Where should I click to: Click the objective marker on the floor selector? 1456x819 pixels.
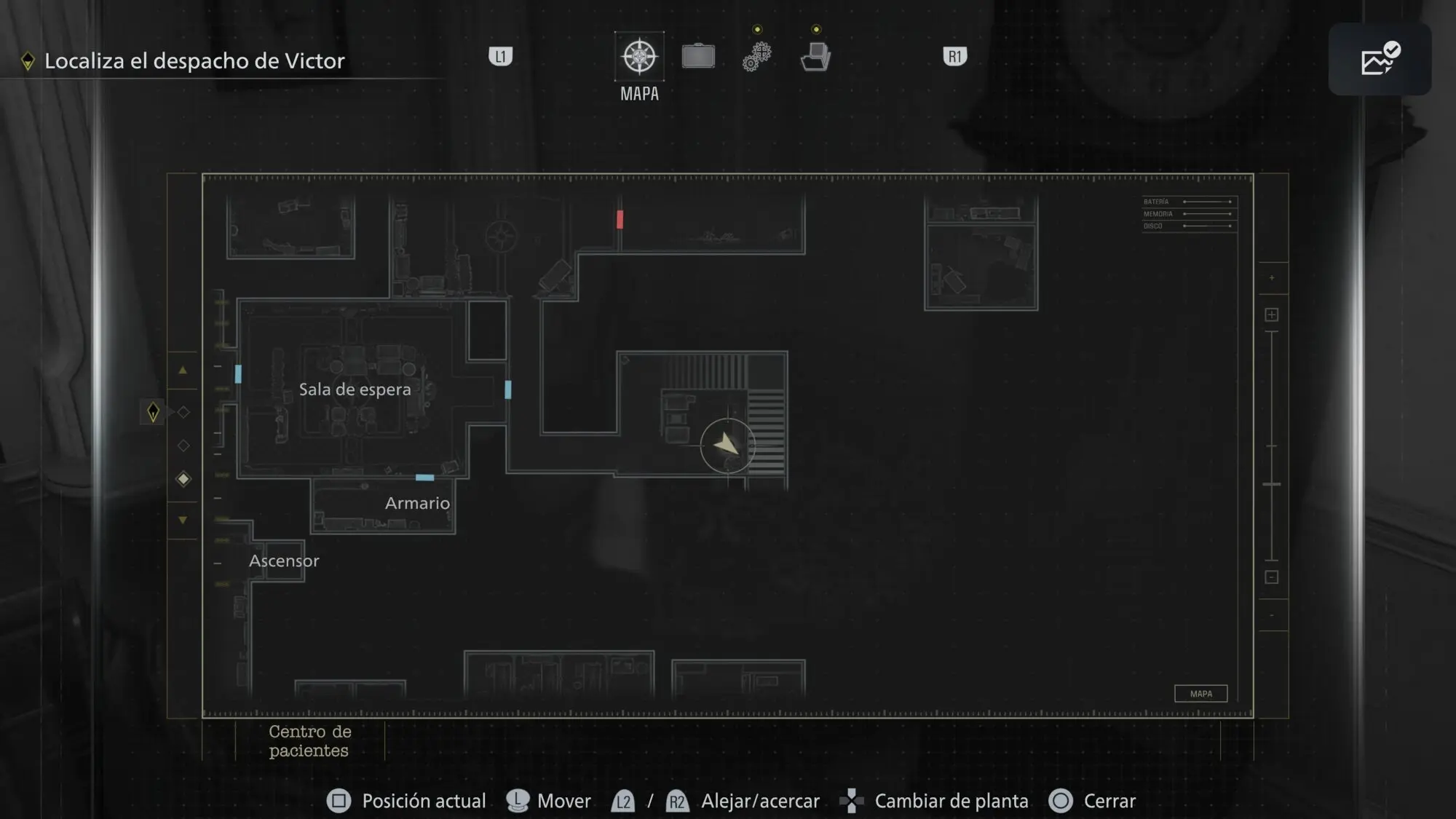pos(153,412)
